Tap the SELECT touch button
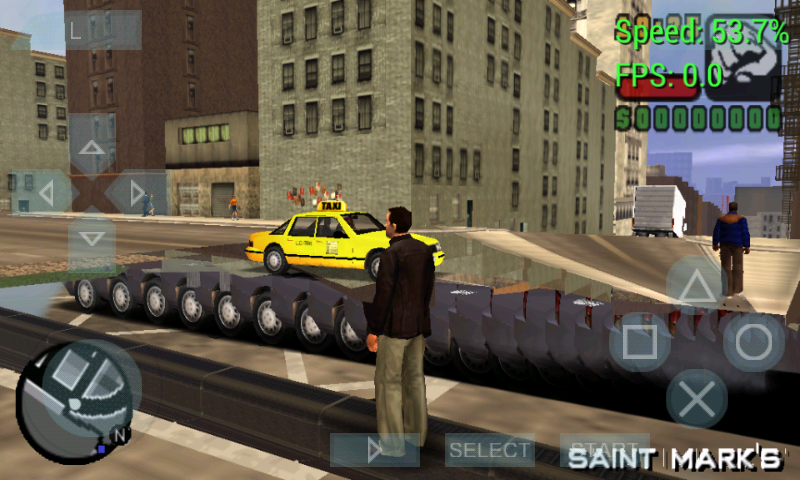The width and height of the screenshot is (800, 480). pos(489,450)
